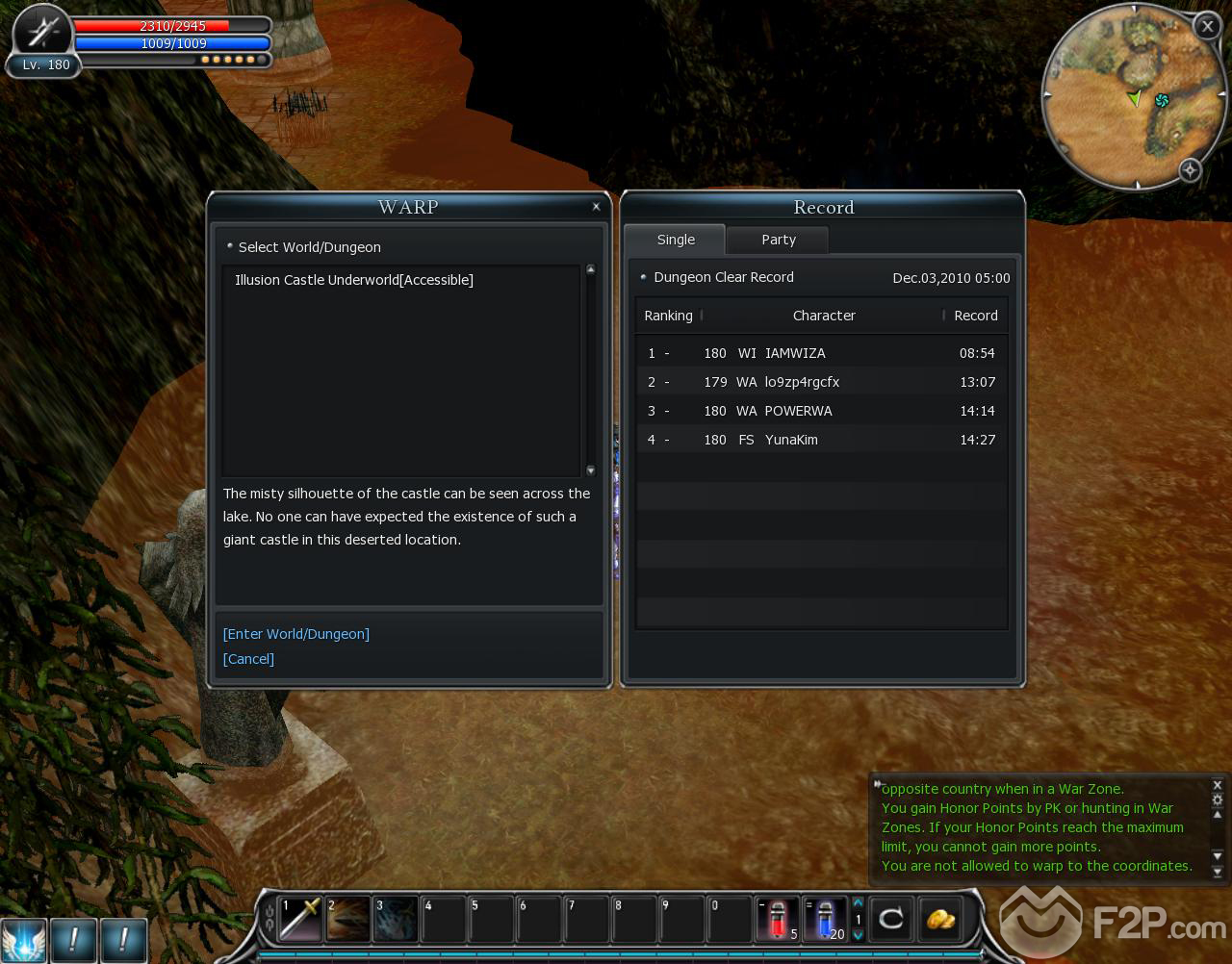Open the gold coins shop button
1232x964 pixels.
(x=940, y=919)
